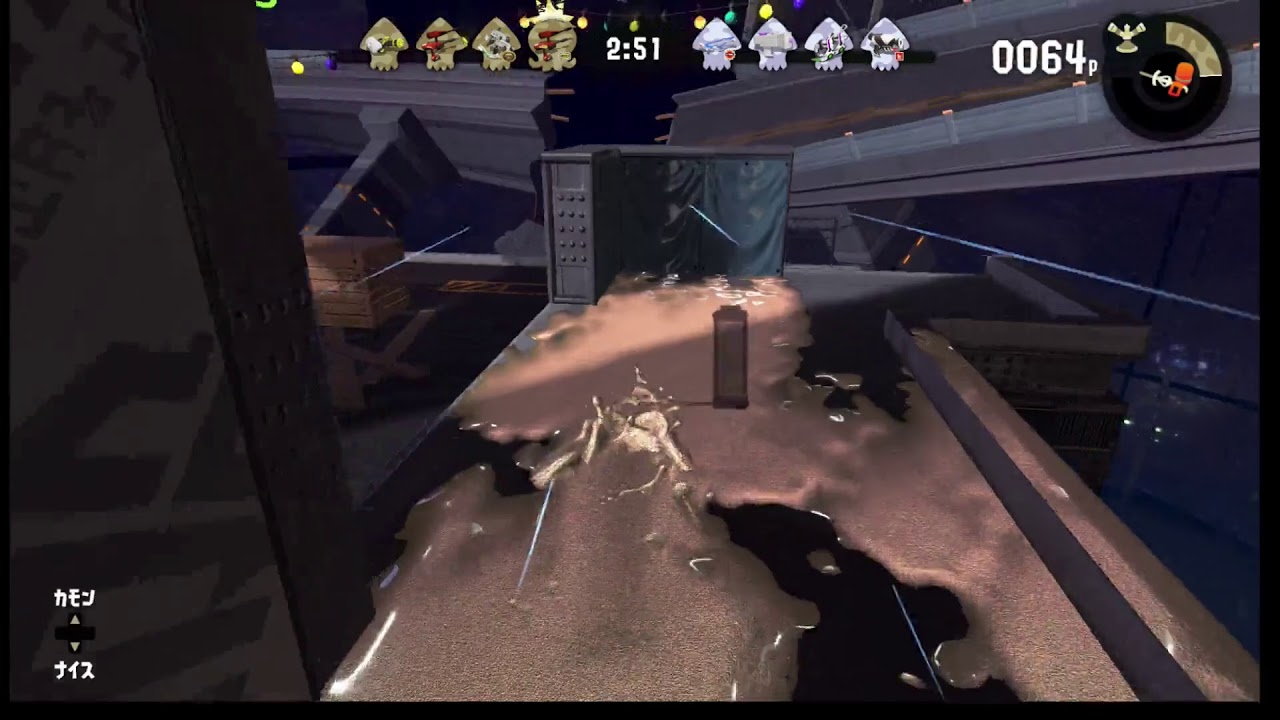Viewport: 1280px width, 720px height.
Task: Open the gold team roster from their squid row
Action: 470,45
